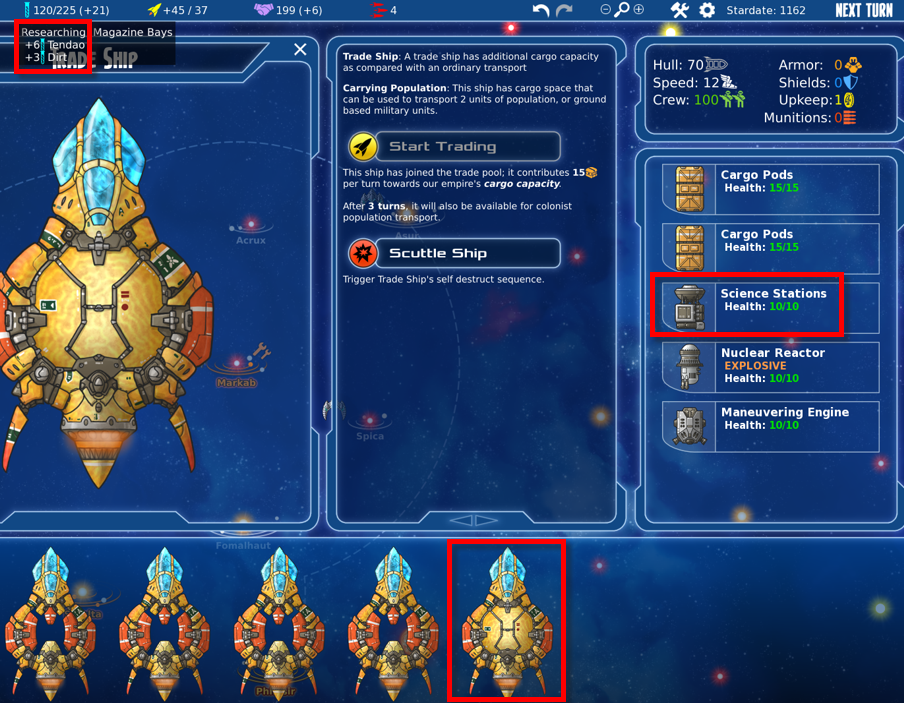End the turn with NEXT TURN
Image resolution: width=904 pixels, height=703 pixels.
tap(864, 10)
